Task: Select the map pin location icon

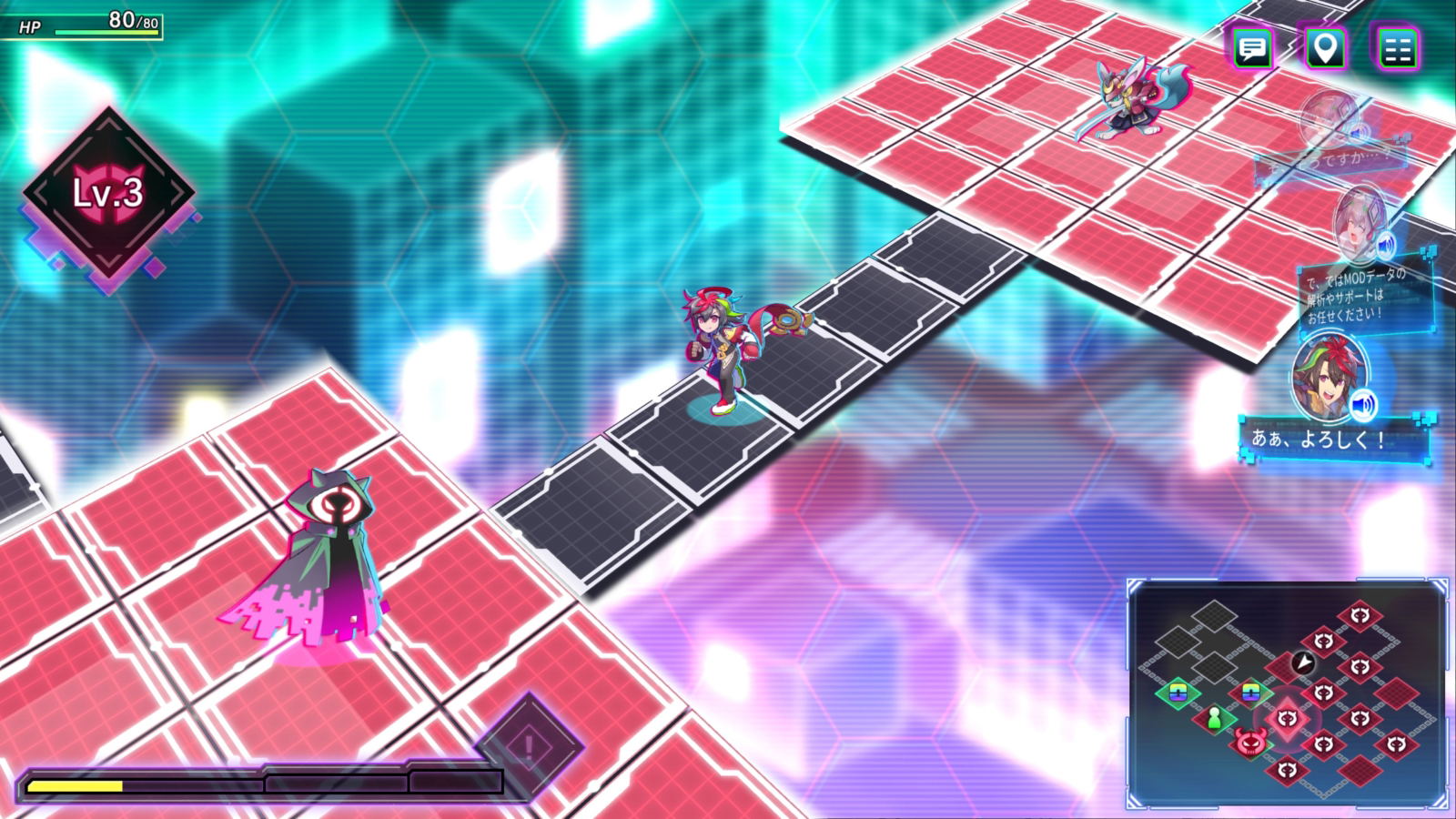Action: [x=1328, y=50]
